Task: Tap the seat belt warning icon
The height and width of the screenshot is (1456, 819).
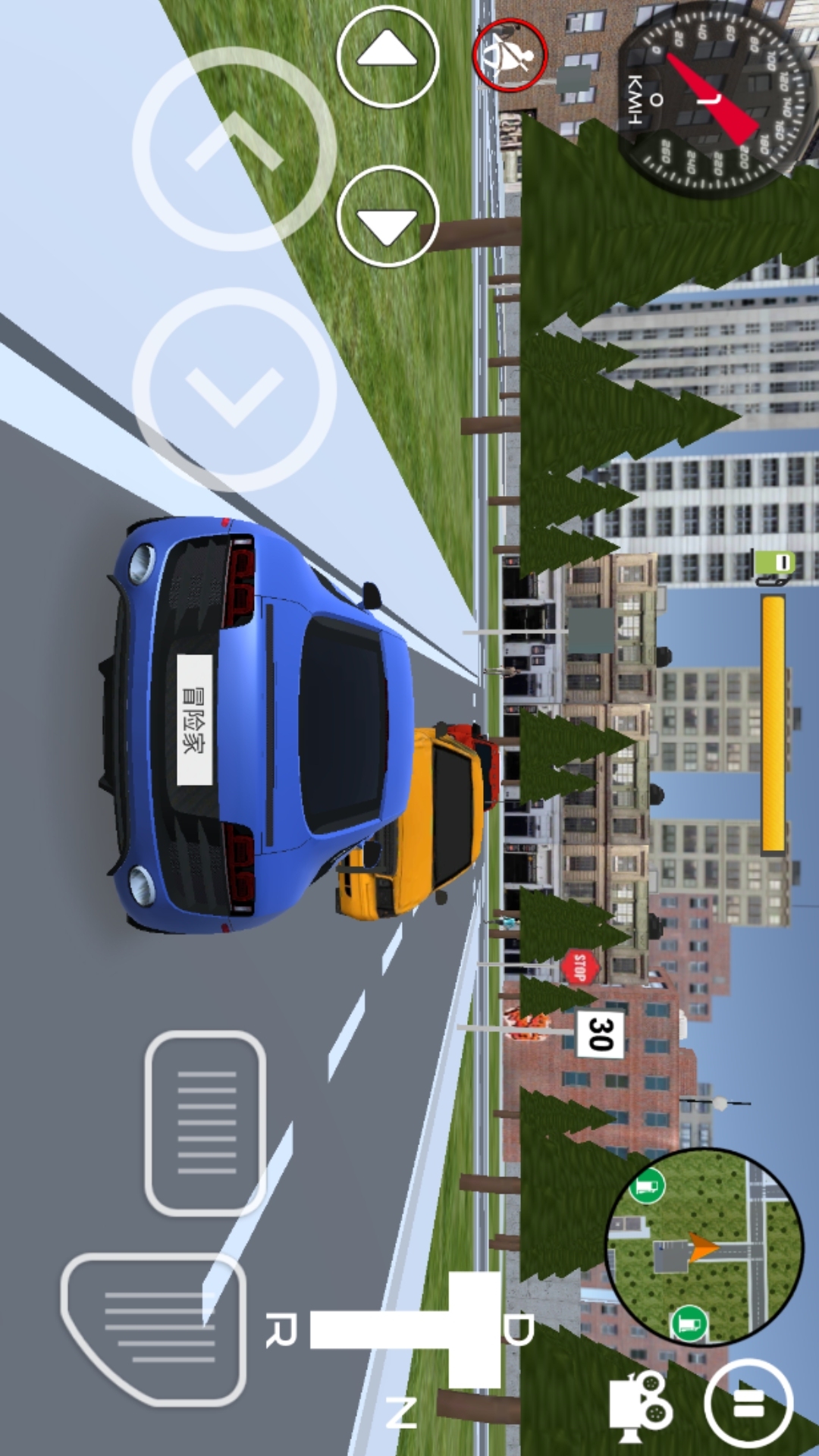Action: 510,55
